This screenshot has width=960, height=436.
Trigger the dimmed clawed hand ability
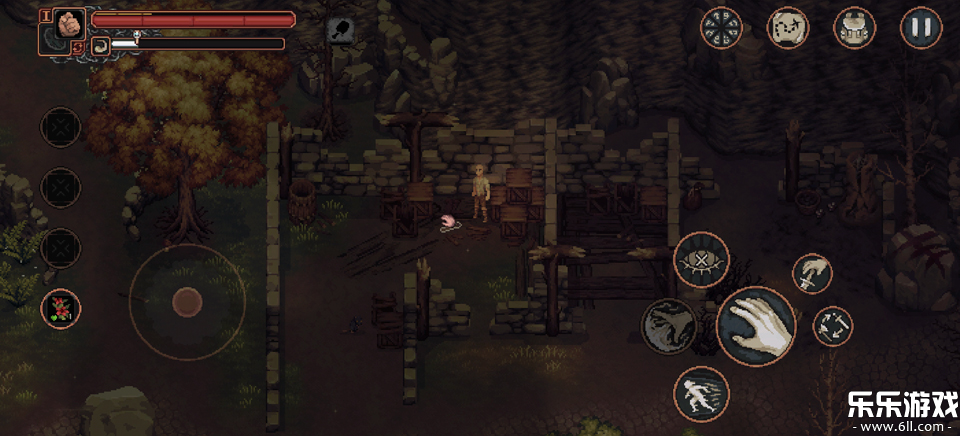[668, 326]
